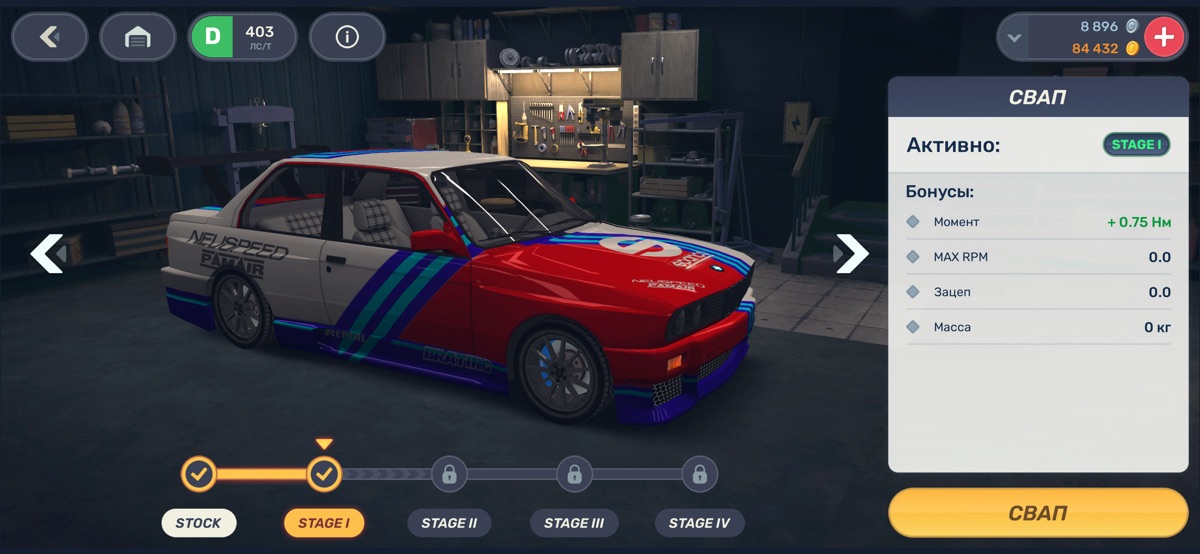Show car info with the i button
Image resolution: width=1200 pixels, height=554 pixels.
347,38
